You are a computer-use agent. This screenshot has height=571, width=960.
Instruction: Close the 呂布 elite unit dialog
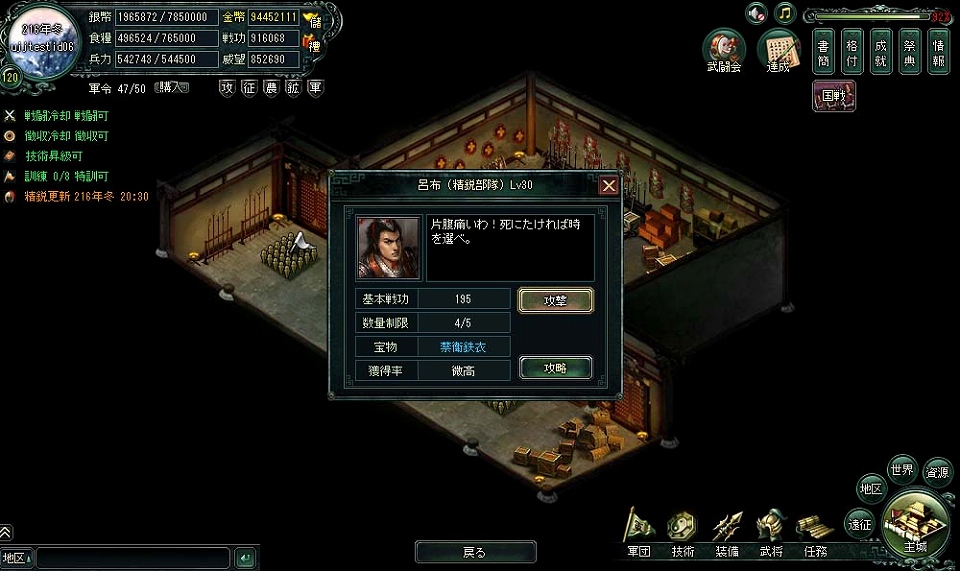point(608,185)
